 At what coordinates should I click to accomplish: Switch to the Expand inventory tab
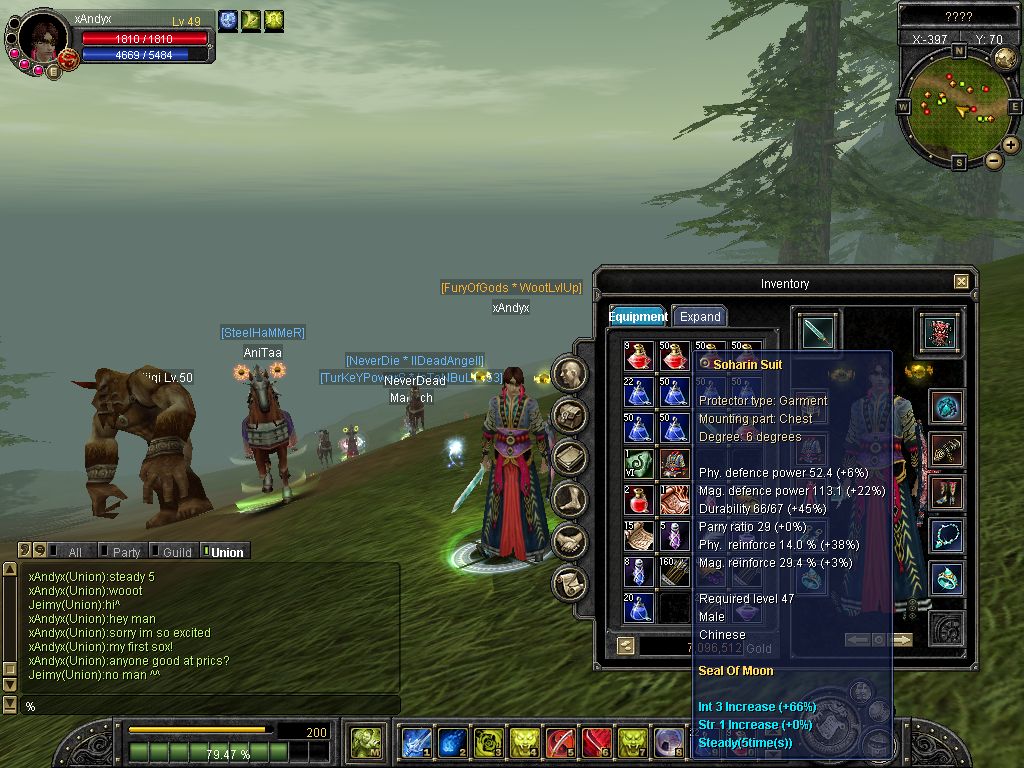[x=699, y=316]
